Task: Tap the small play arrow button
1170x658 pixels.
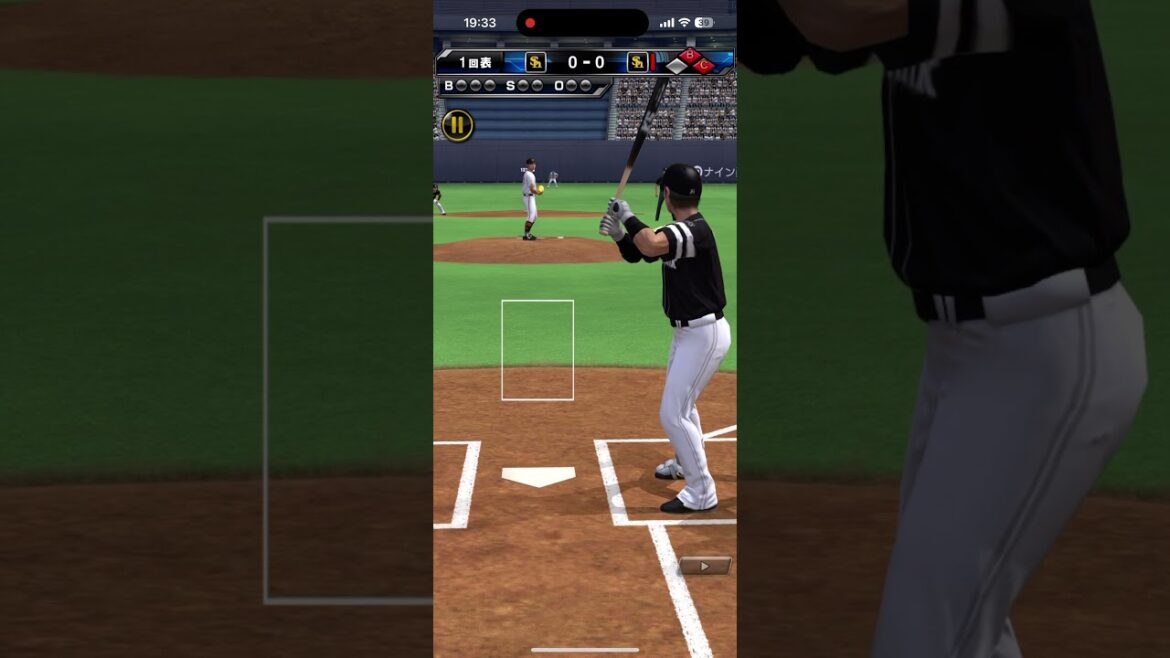Action: (705, 566)
